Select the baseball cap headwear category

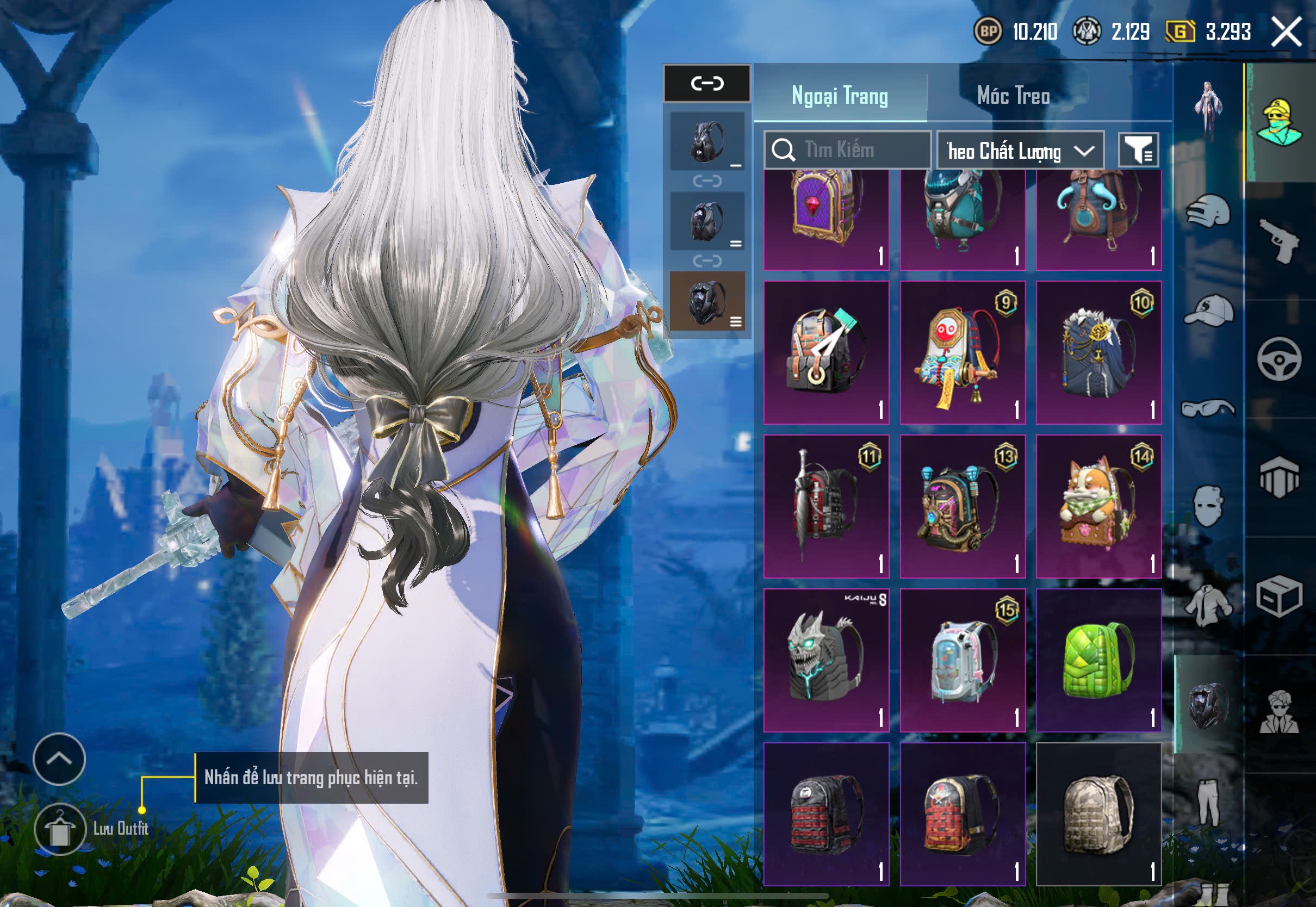click(x=1208, y=310)
